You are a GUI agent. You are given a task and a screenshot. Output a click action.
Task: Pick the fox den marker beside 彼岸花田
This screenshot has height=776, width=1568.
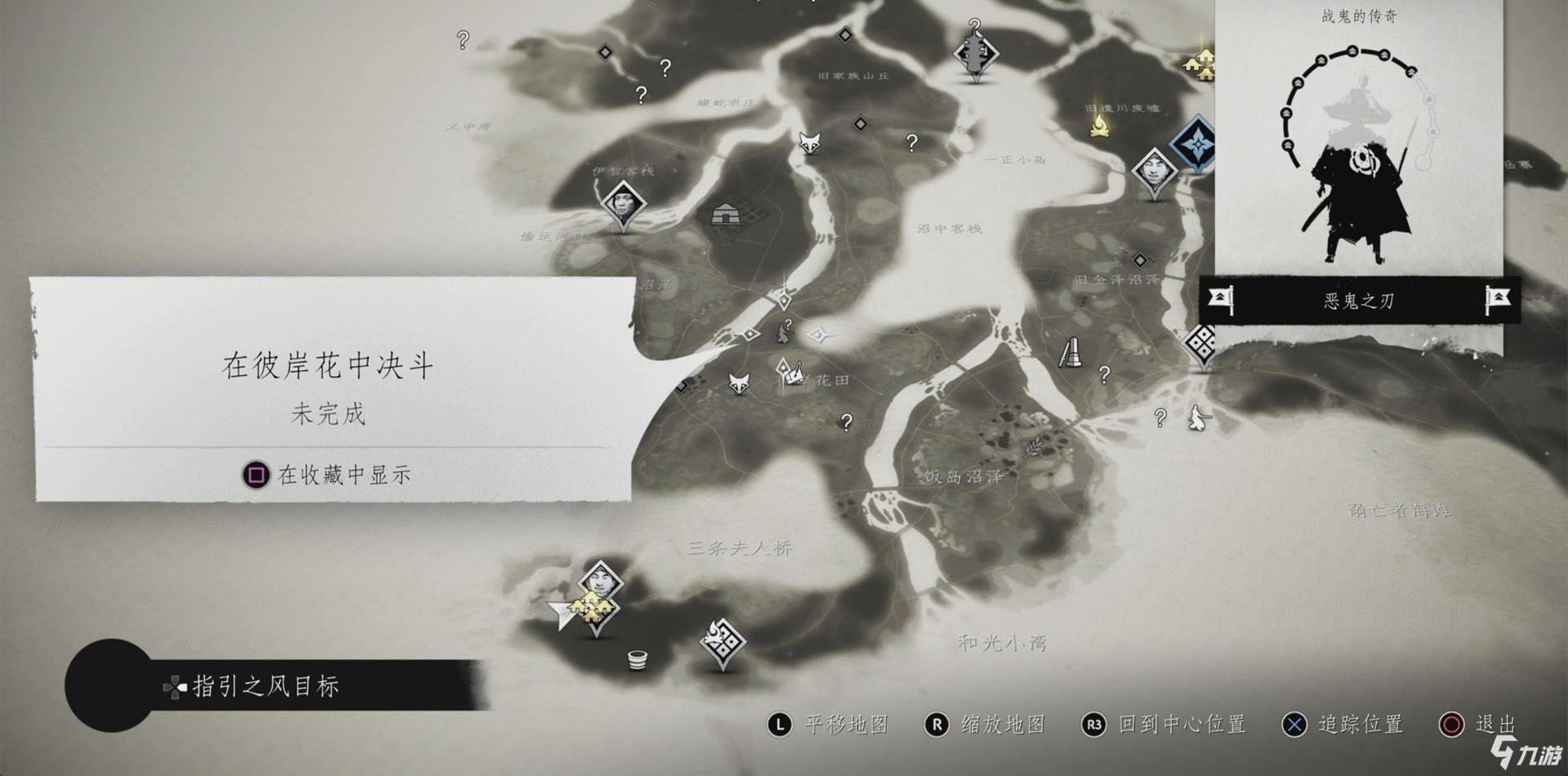pos(739,382)
